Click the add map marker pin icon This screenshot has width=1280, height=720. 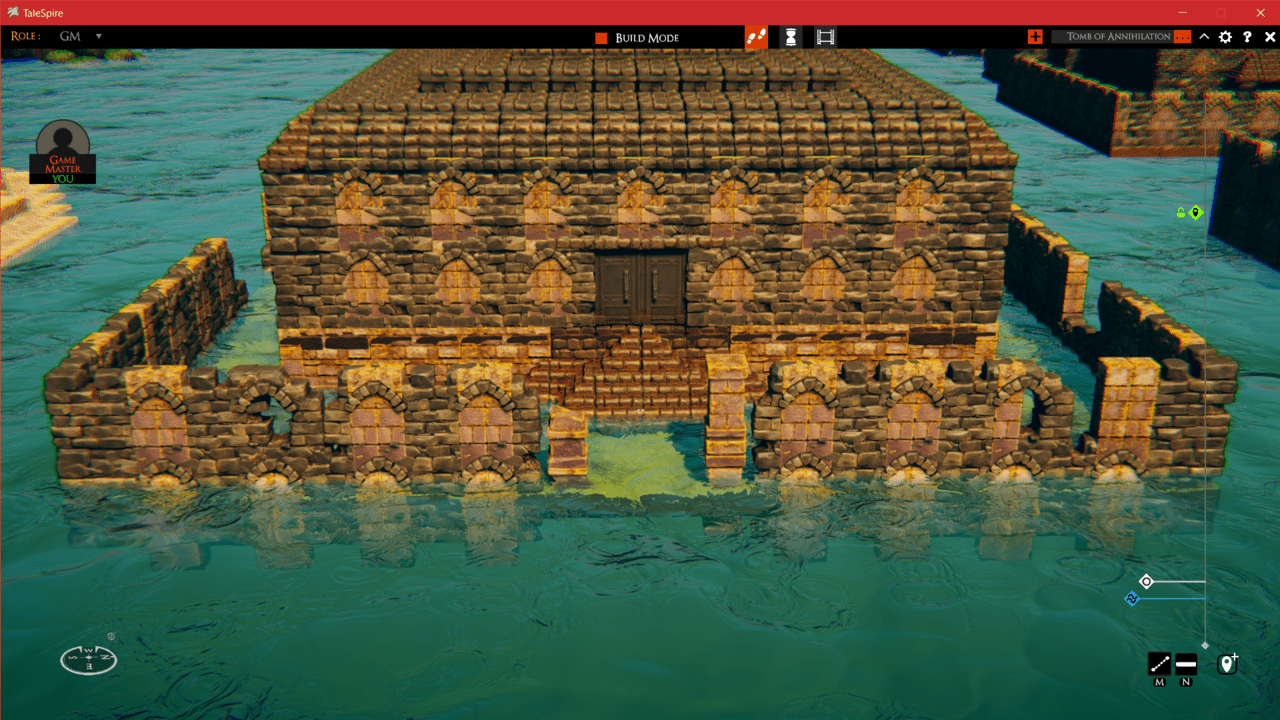tap(1227, 662)
